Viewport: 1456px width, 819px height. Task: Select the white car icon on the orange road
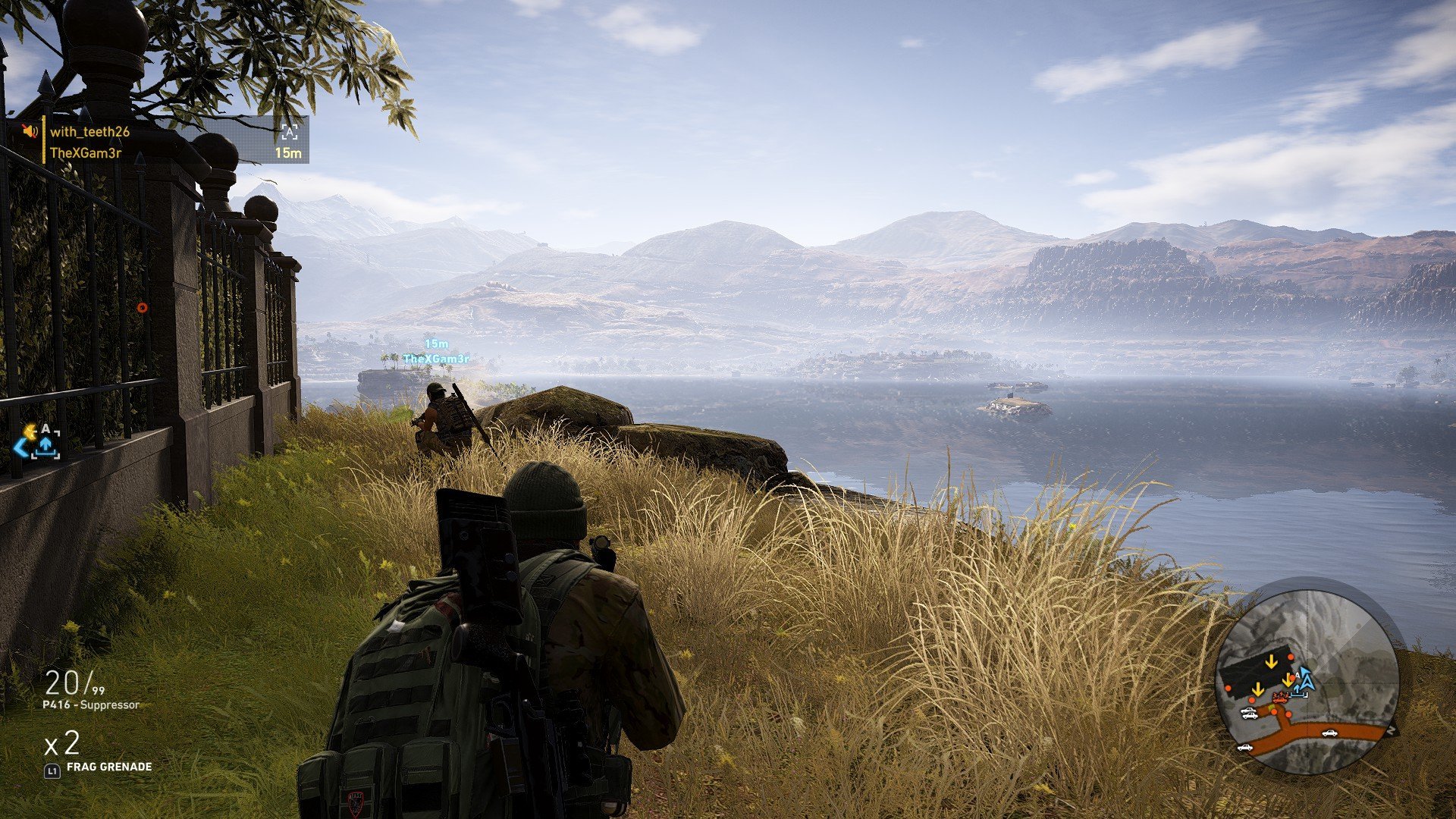pyautogui.click(x=1329, y=733)
